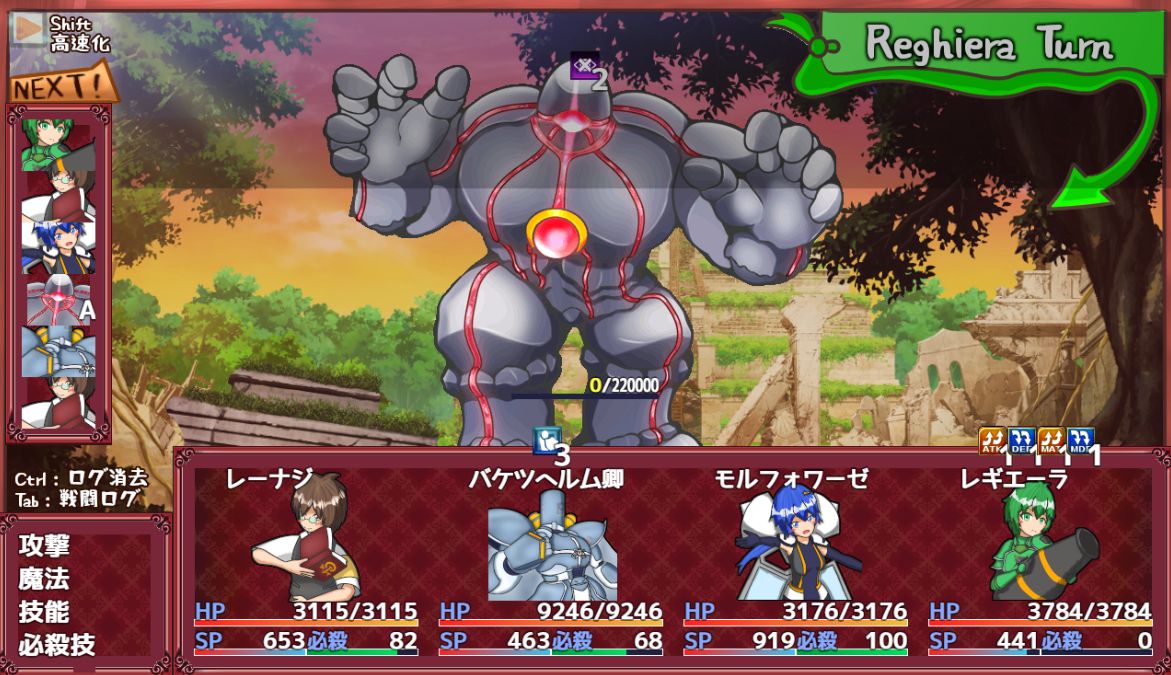Select the bucket helmet portrait in turn order
Viewport: 1171px width, 675px height.
coord(58,352)
